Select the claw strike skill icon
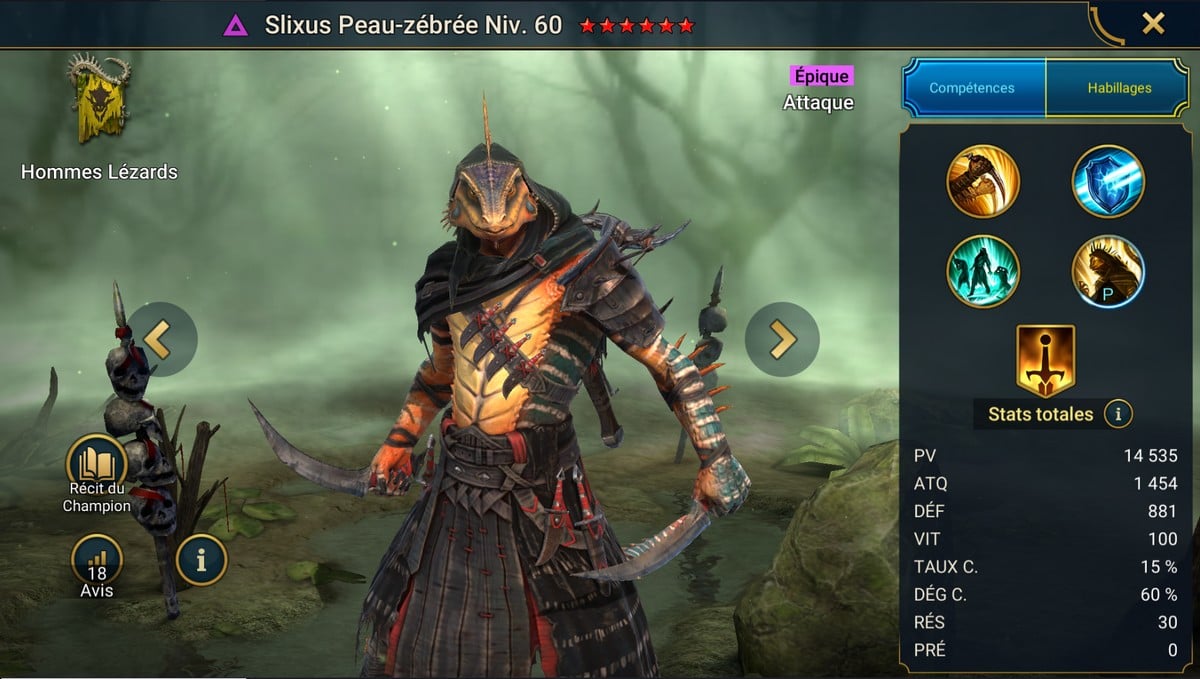 tap(983, 181)
